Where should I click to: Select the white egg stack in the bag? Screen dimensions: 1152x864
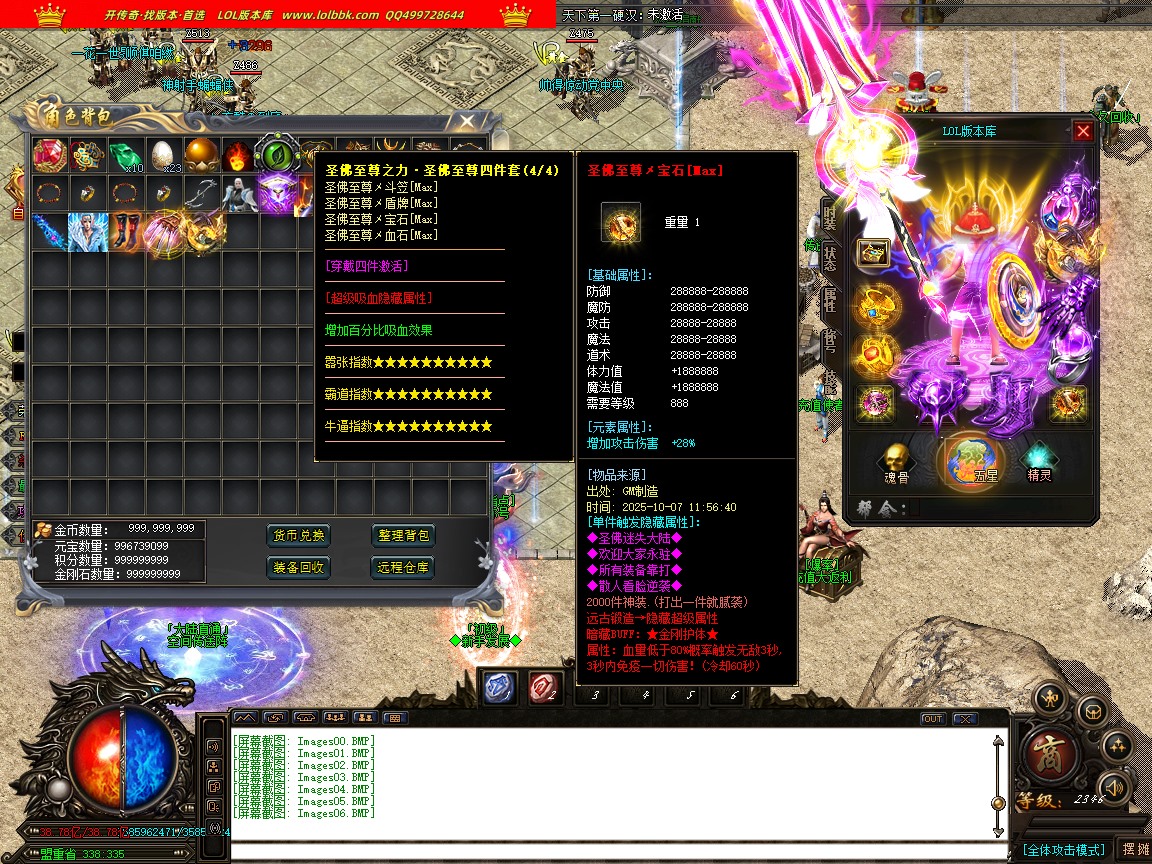point(162,156)
